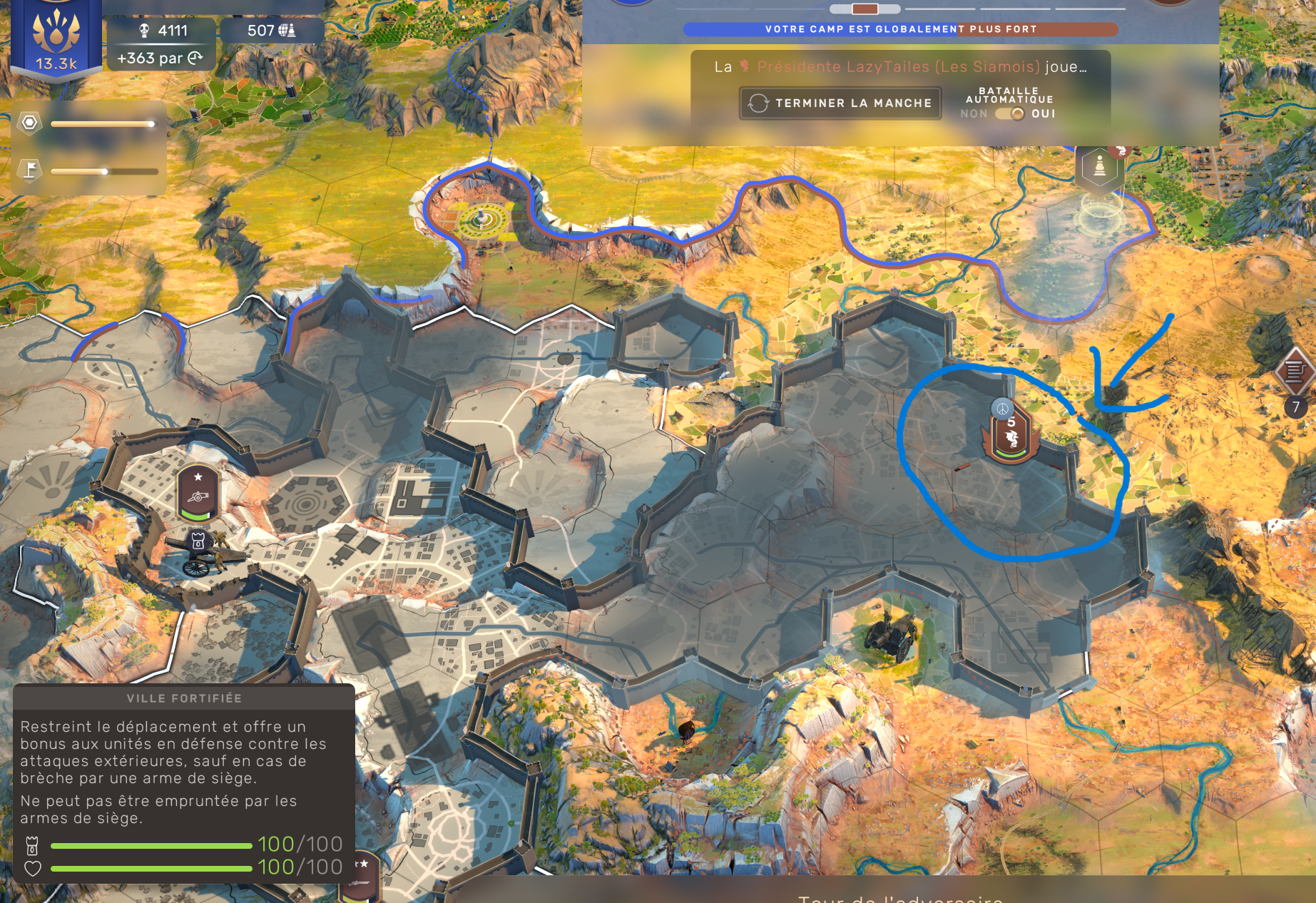Toggle the Bataille automatique switch
The image size is (1316, 903).
pos(1009,114)
